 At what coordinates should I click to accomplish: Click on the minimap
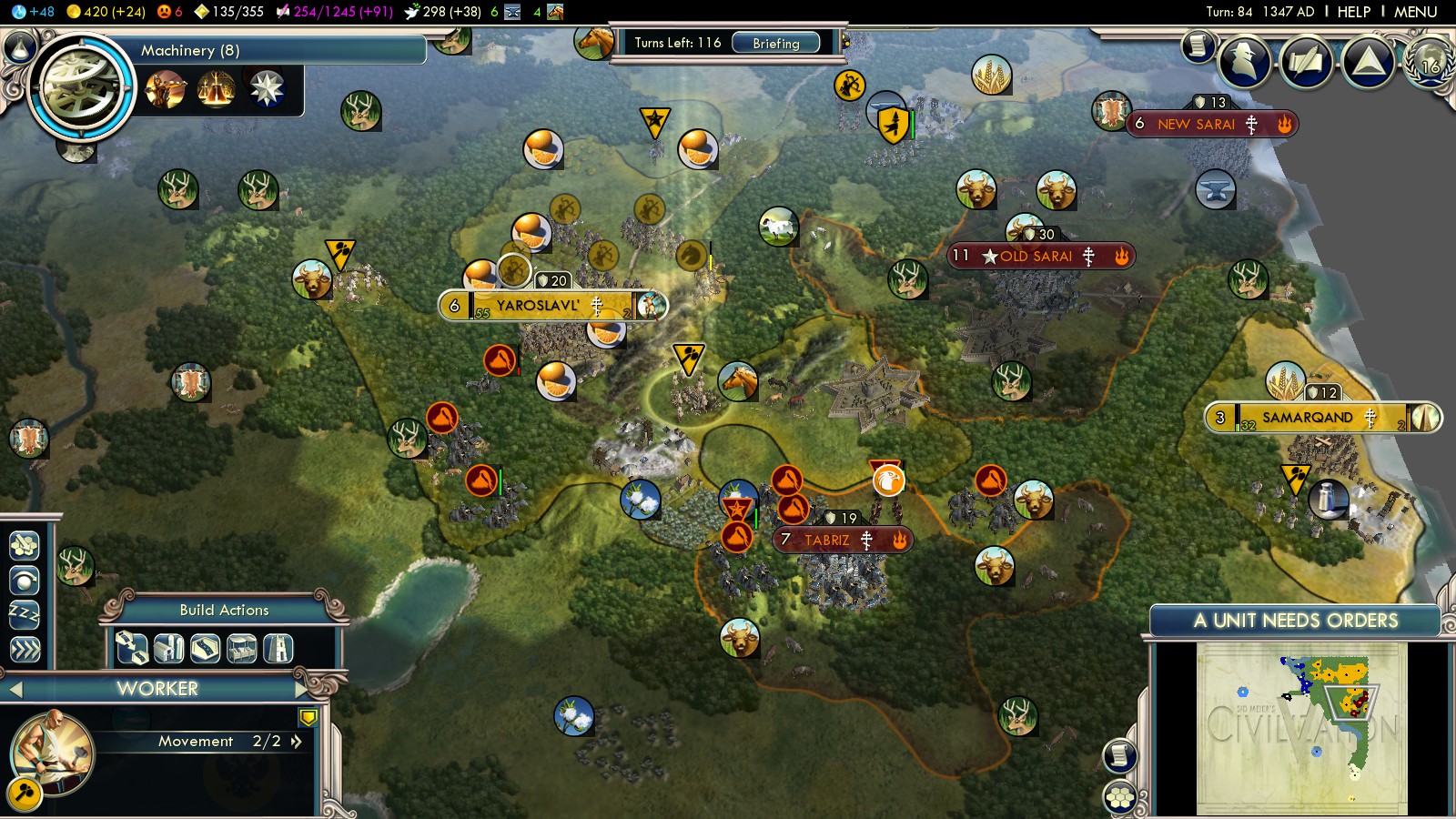point(1301,728)
